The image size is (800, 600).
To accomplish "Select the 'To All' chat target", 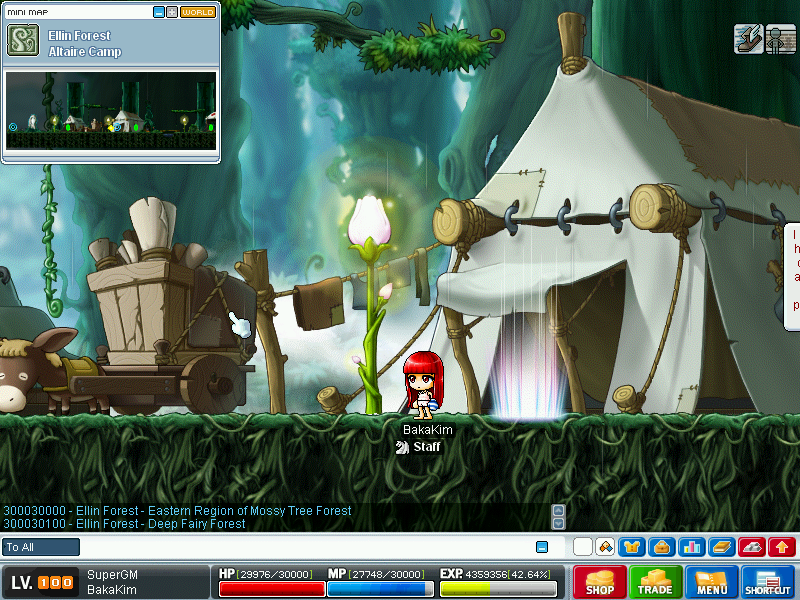I will (x=41, y=547).
